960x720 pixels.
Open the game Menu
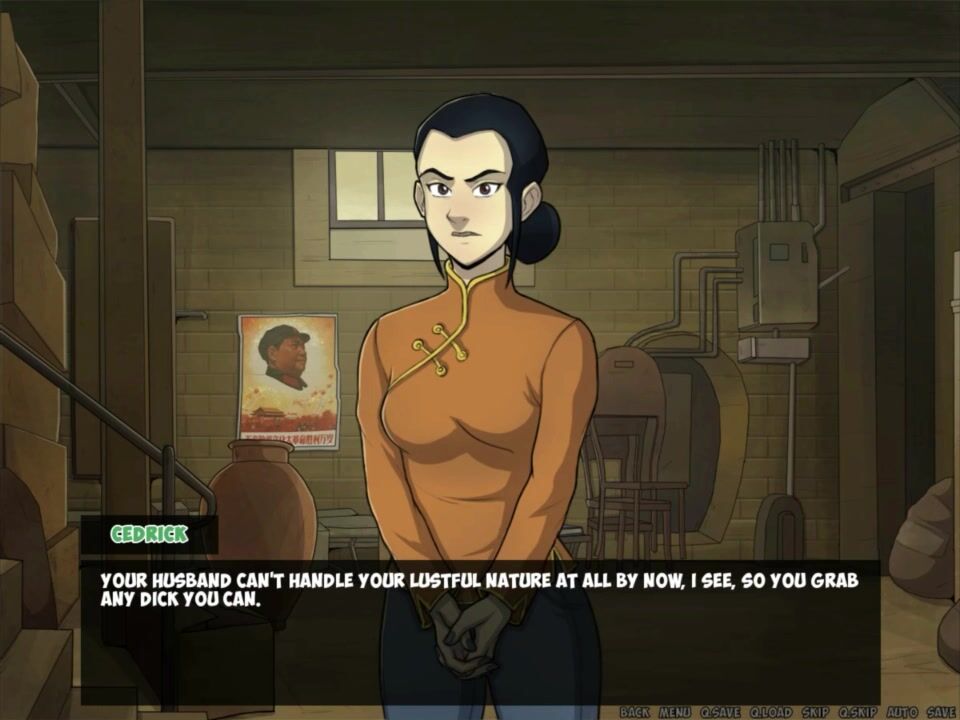(x=674, y=712)
